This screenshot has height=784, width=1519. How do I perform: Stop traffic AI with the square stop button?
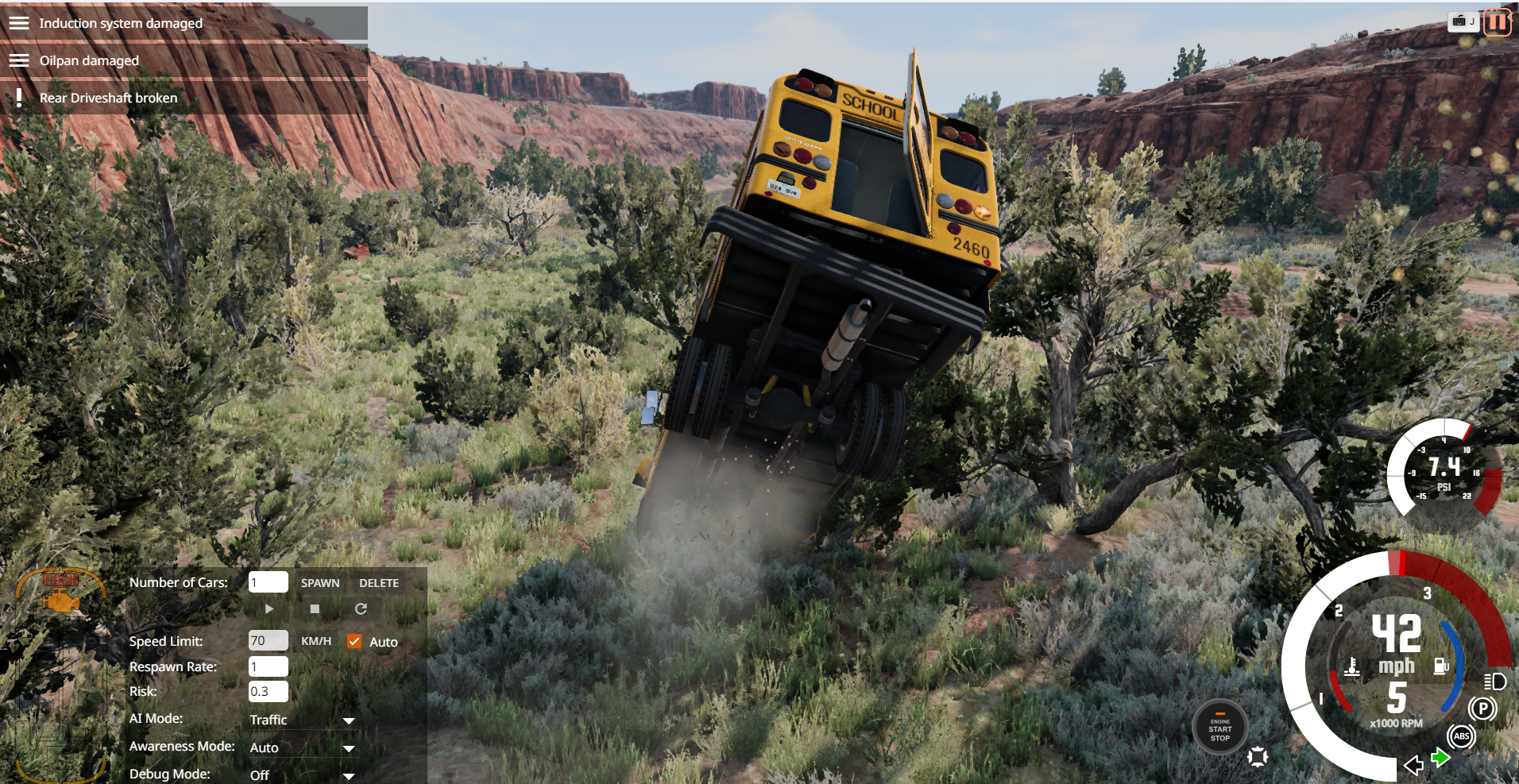pos(315,608)
